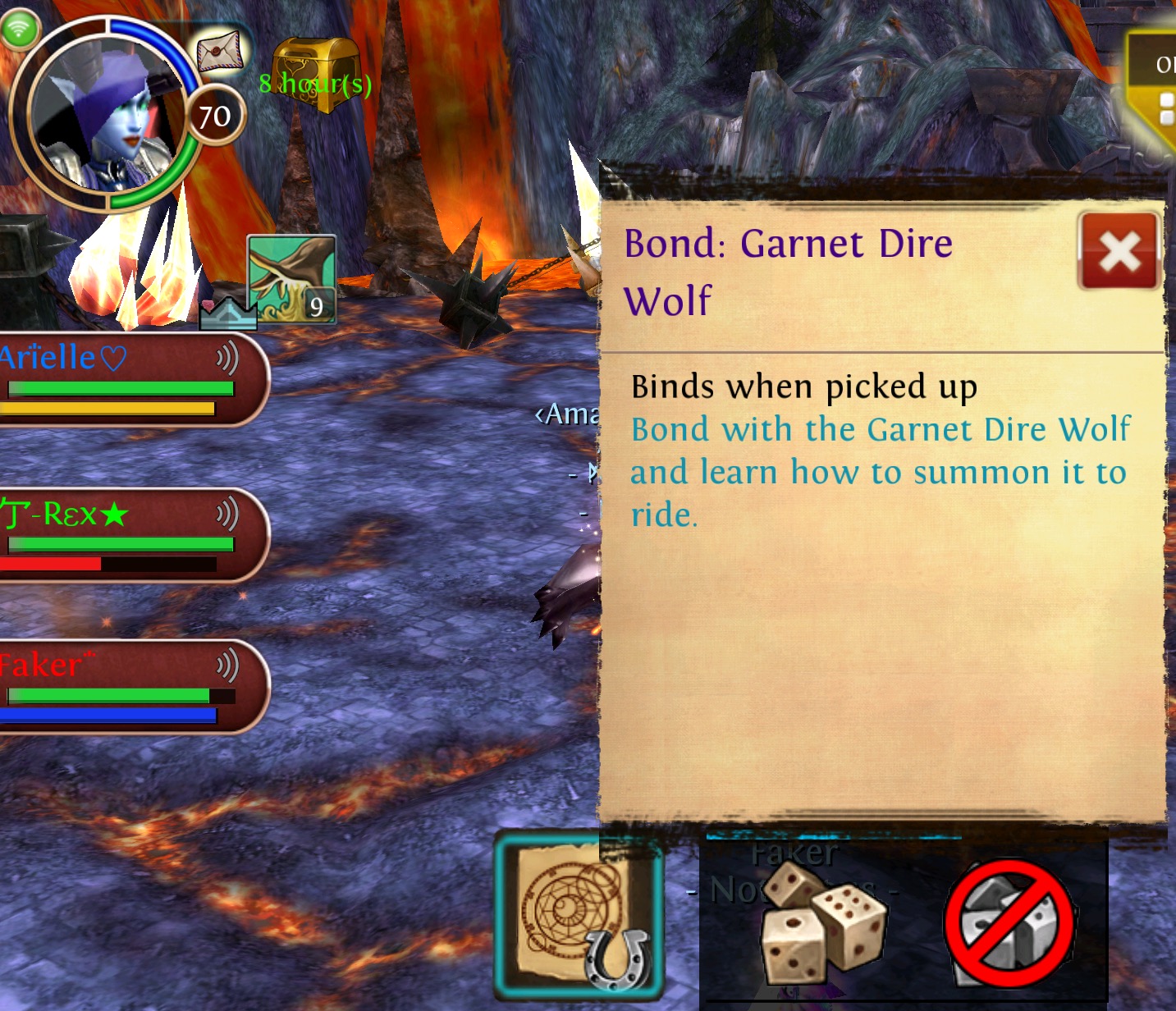
Task: Toggle Faker's voice chat speaker
Action: [227, 665]
